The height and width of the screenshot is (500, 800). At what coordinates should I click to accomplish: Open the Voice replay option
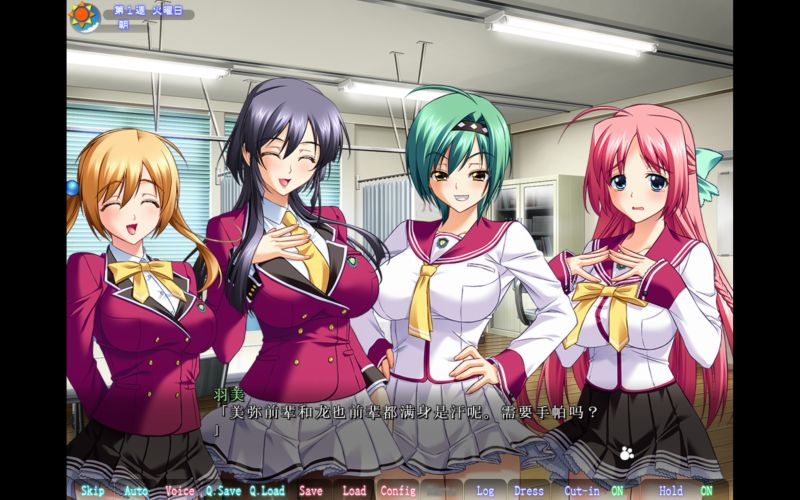coord(180,491)
